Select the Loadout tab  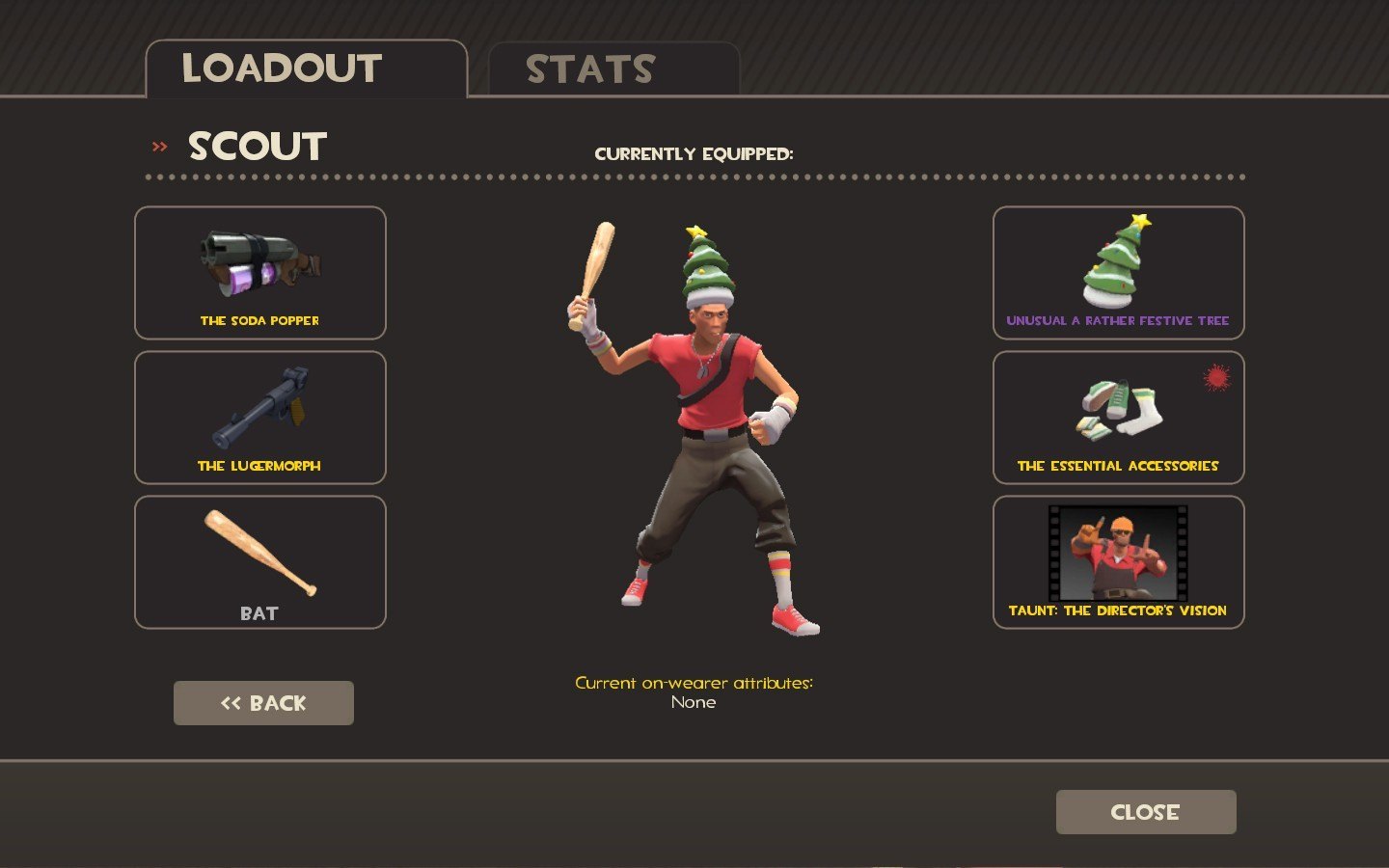(x=306, y=69)
